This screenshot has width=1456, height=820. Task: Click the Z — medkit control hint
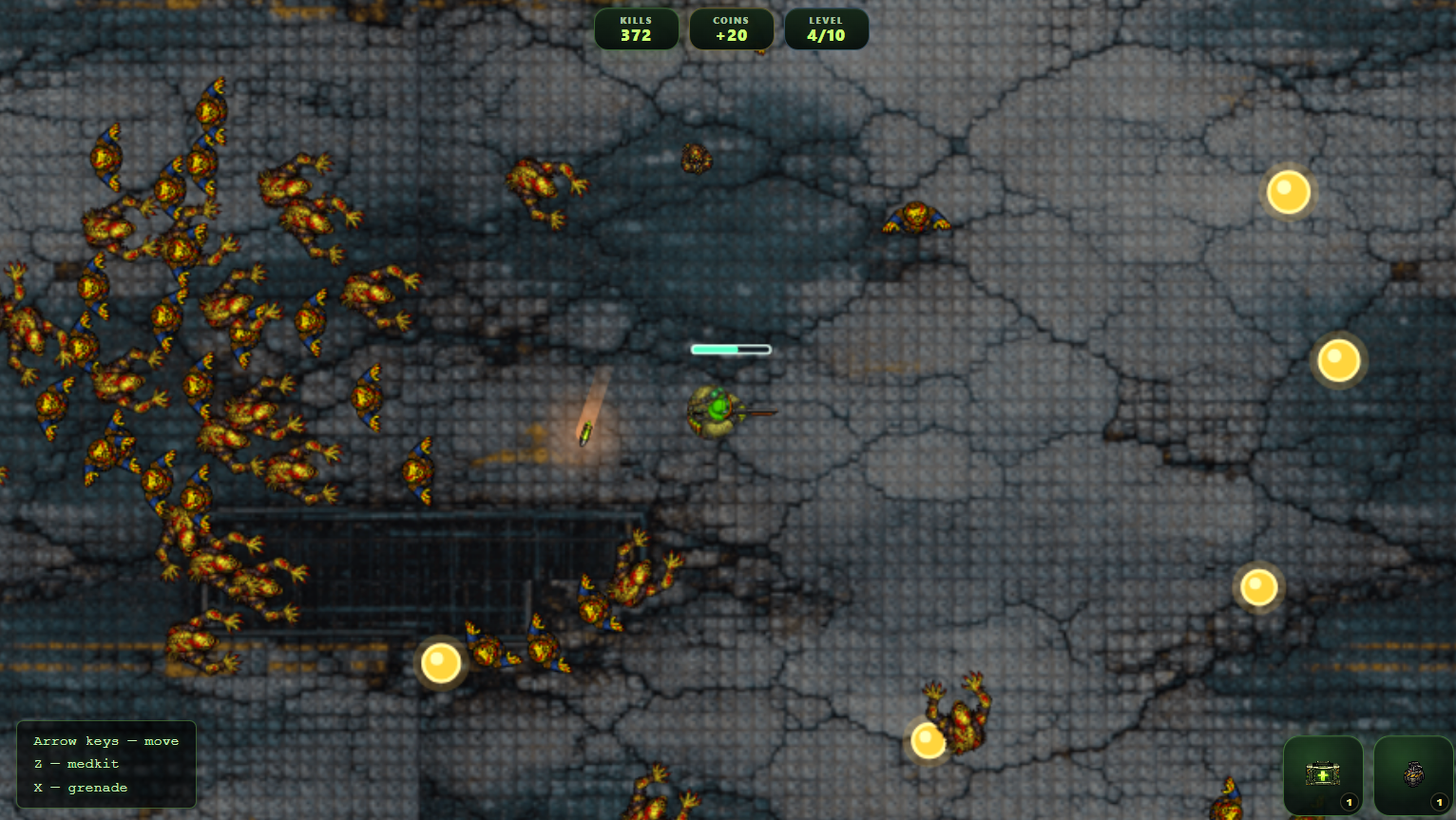[77, 764]
